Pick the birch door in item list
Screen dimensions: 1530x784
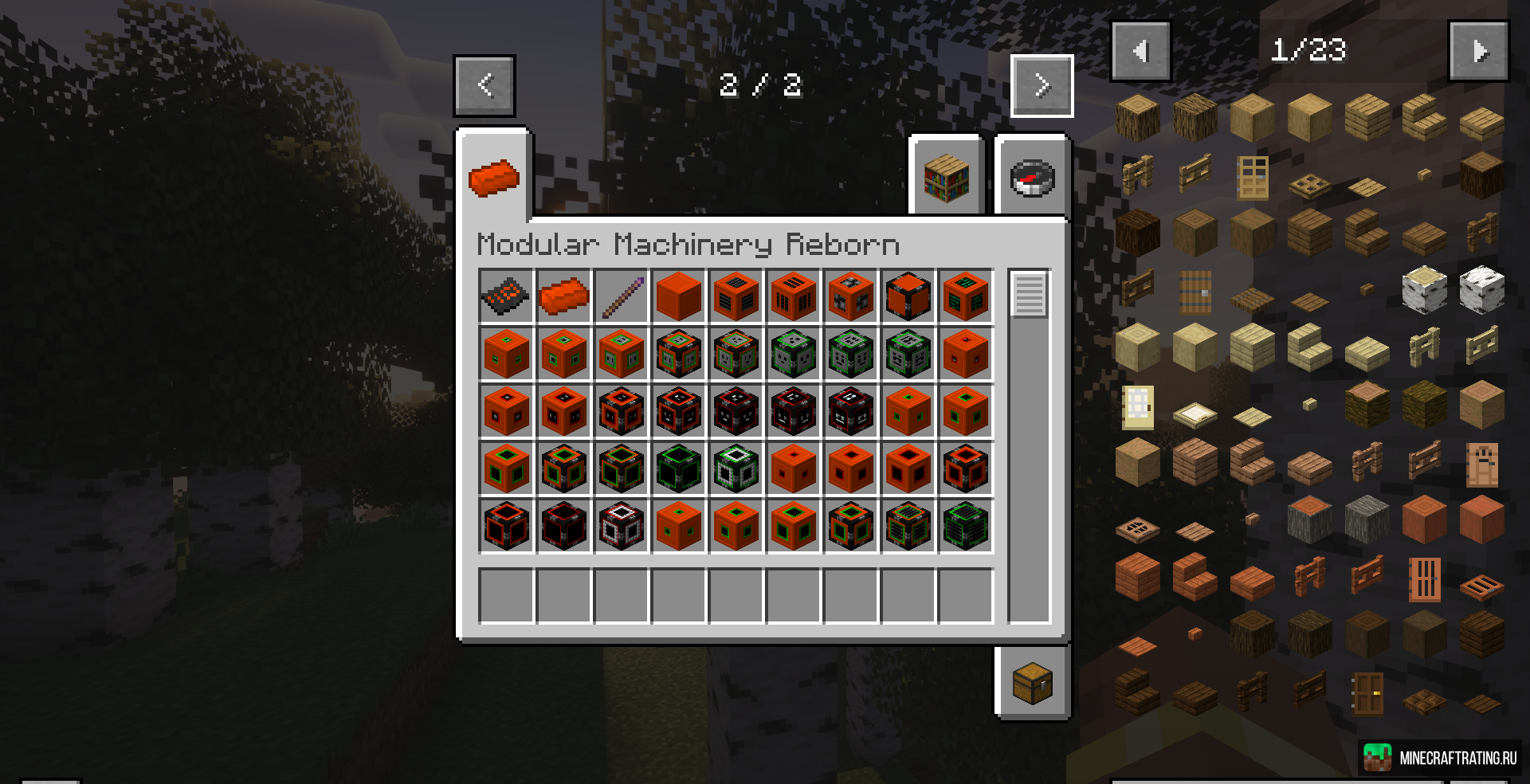(x=1137, y=406)
